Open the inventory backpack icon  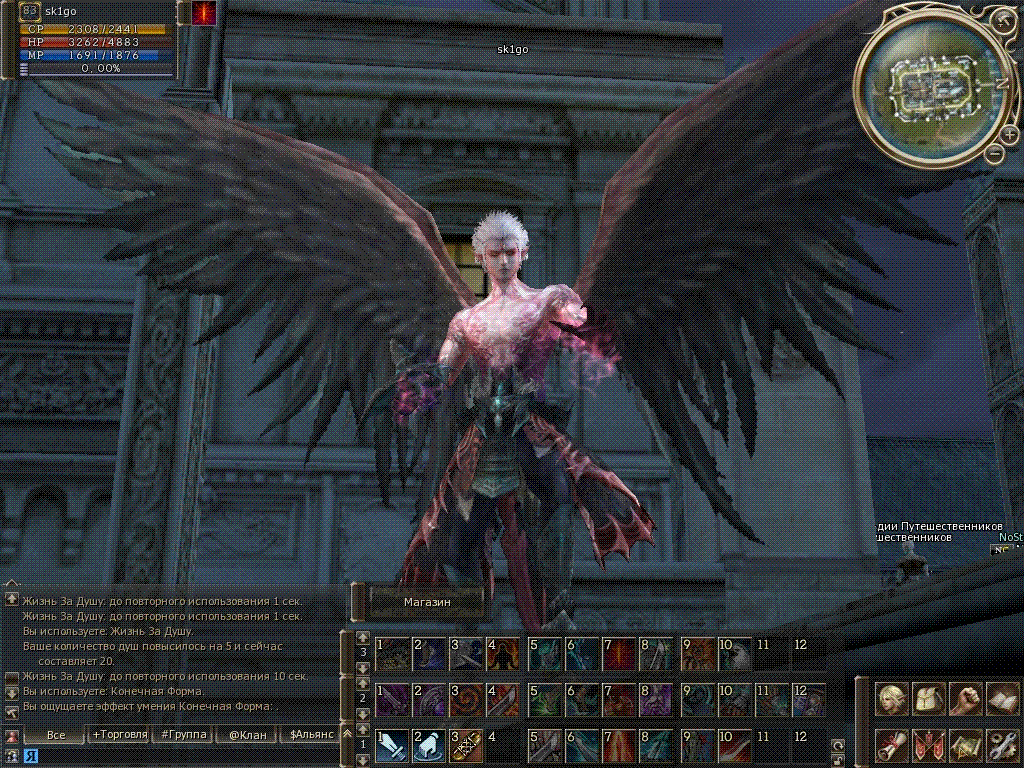(x=929, y=698)
